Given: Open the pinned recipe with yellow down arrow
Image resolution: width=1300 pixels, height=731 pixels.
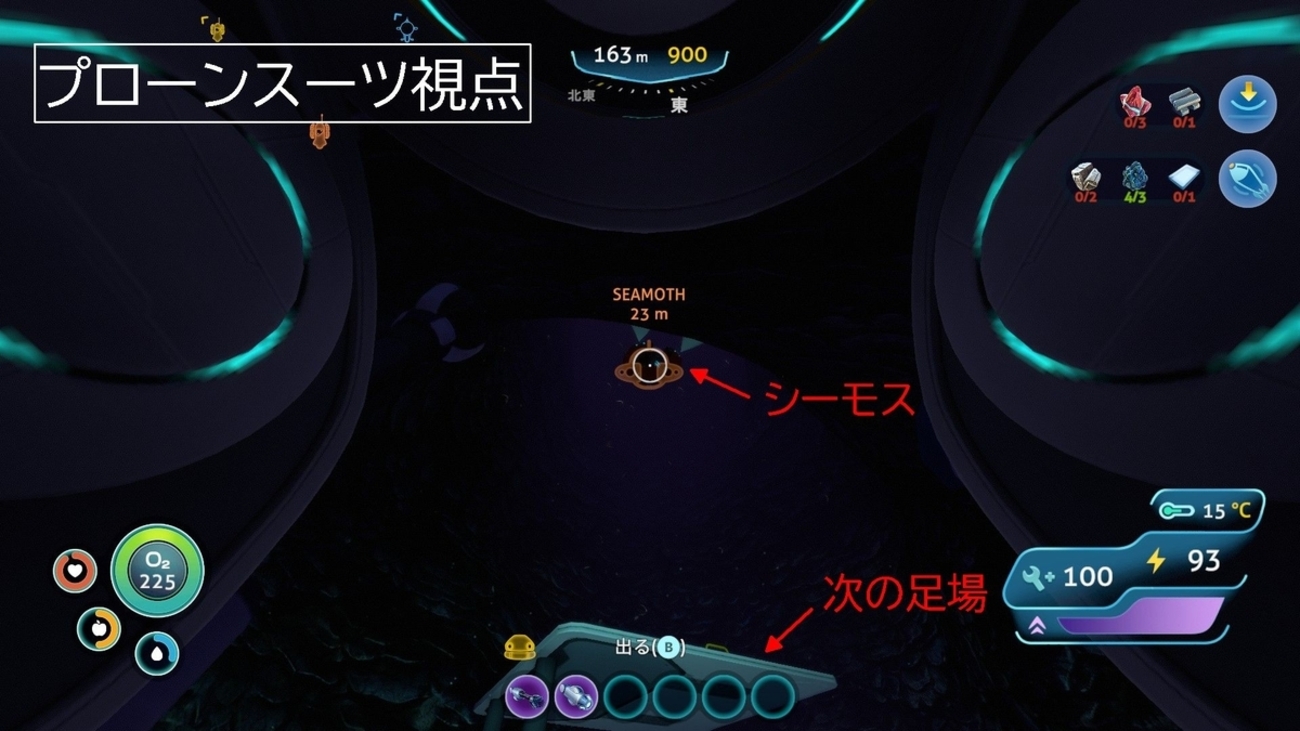Looking at the screenshot, I should pyautogui.click(x=1247, y=104).
